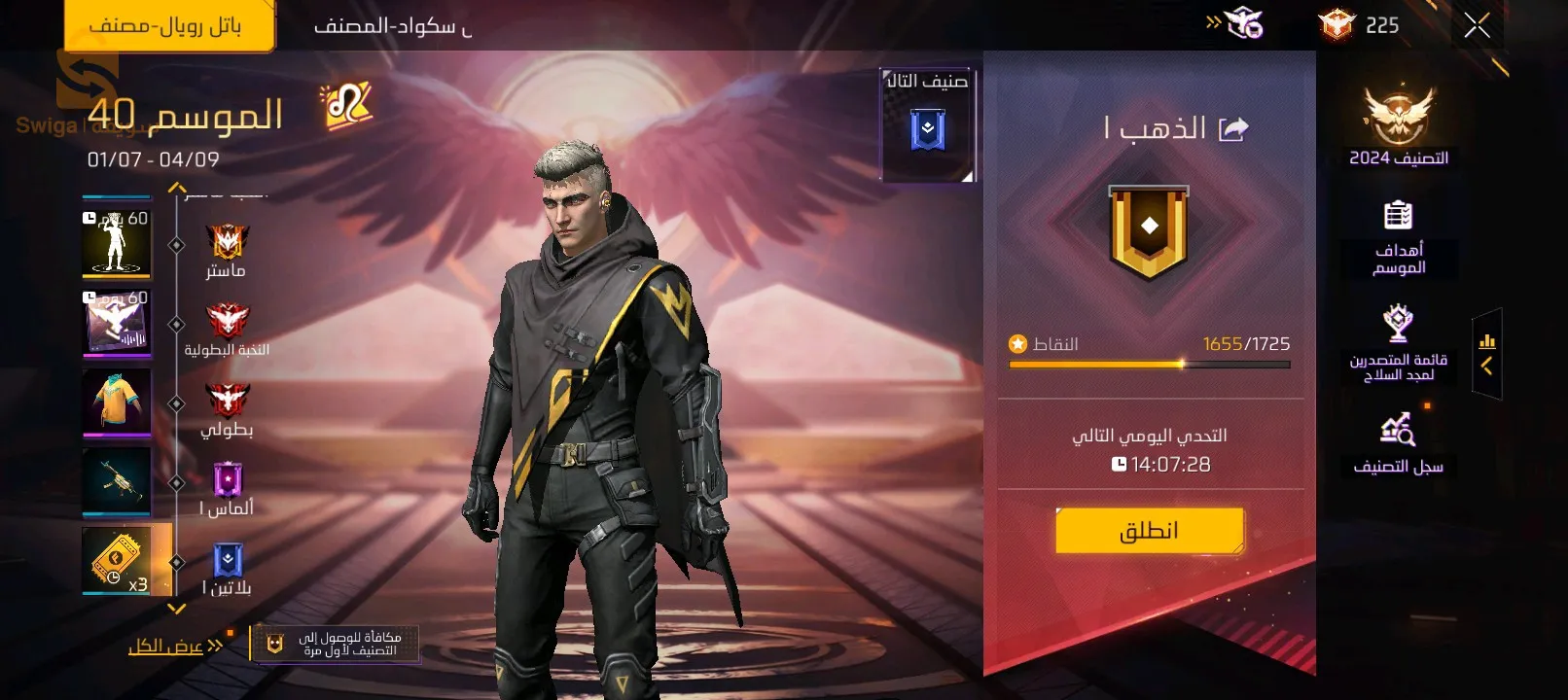Select the ألماس I rank tier
Image resolution: width=1568 pixels, height=700 pixels.
[x=227, y=490]
